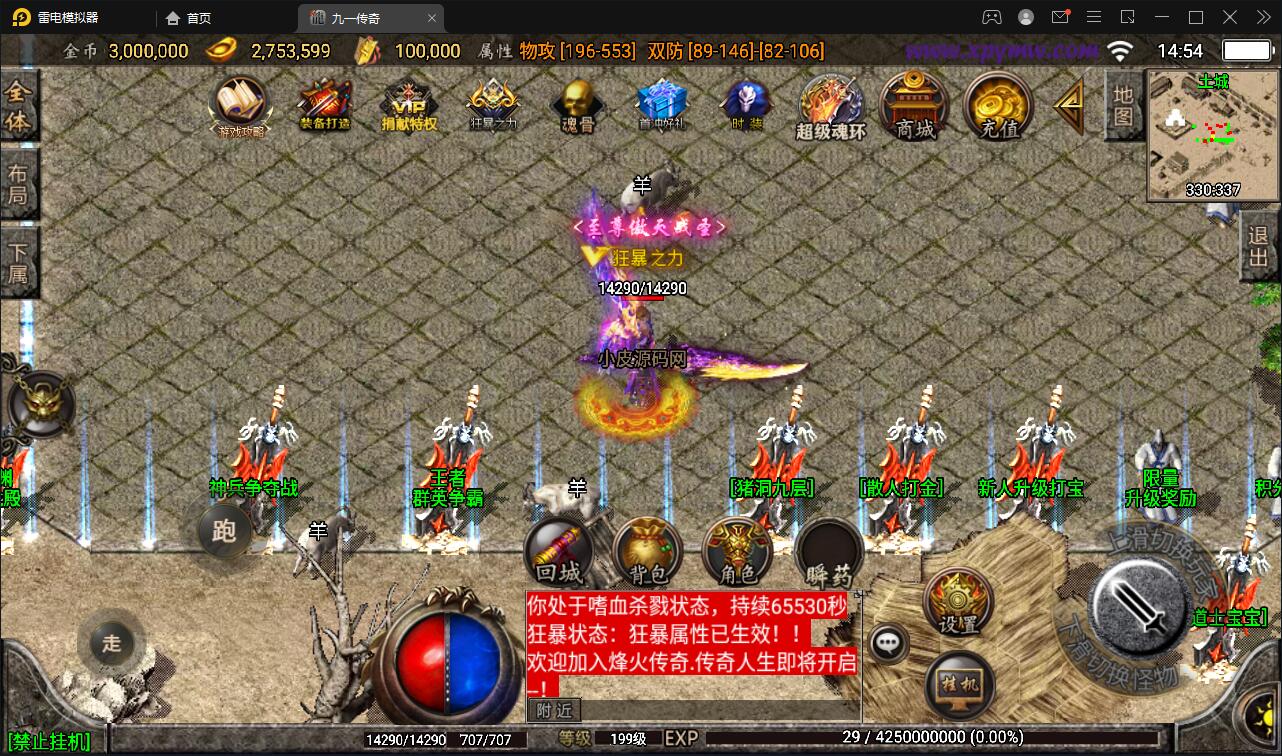Toggle 跑 run movement mode
Viewport: 1282px width, 756px height.
tap(225, 533)
